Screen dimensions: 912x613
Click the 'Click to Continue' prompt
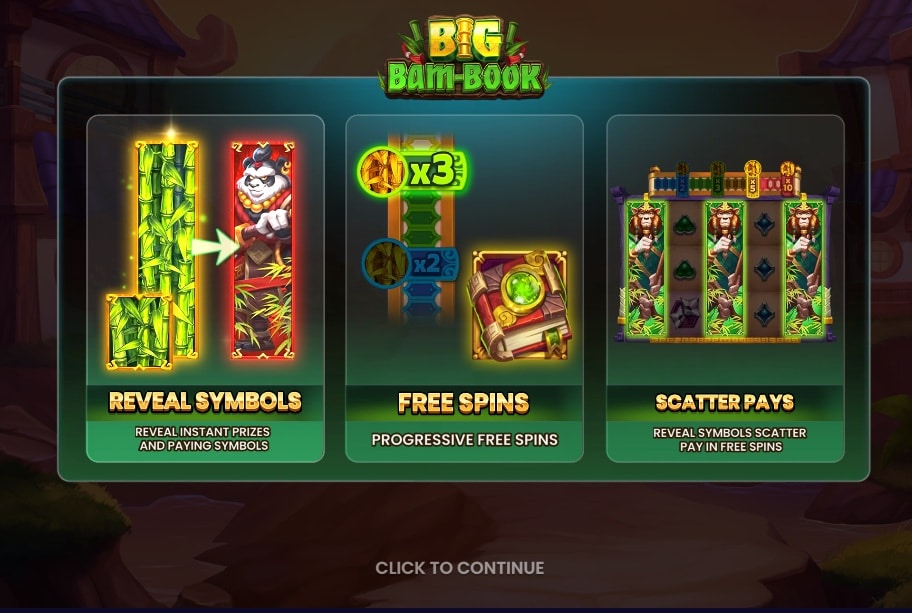pos(460,568)
